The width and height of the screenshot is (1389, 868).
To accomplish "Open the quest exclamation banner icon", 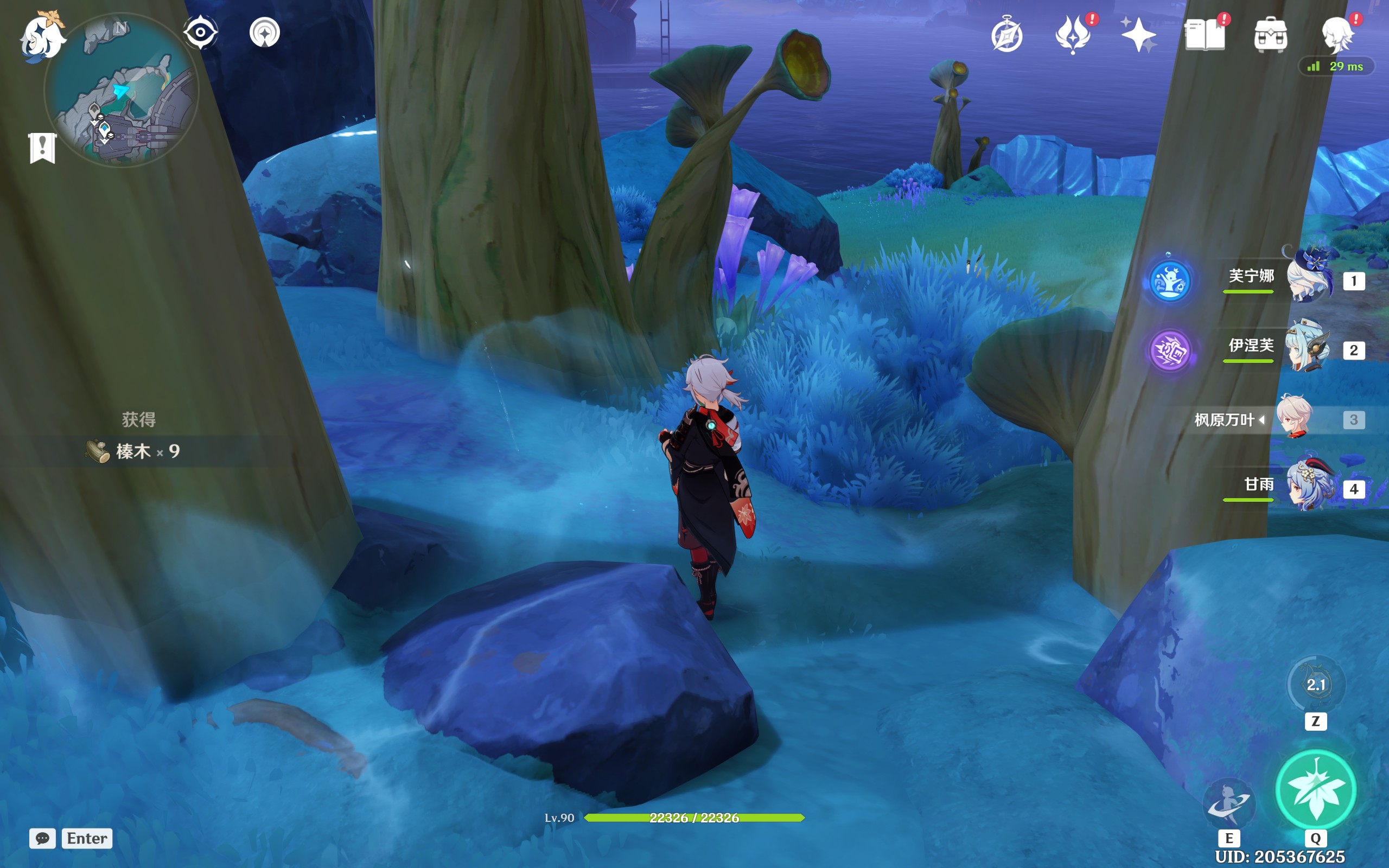I will click(x=42, y=148).
